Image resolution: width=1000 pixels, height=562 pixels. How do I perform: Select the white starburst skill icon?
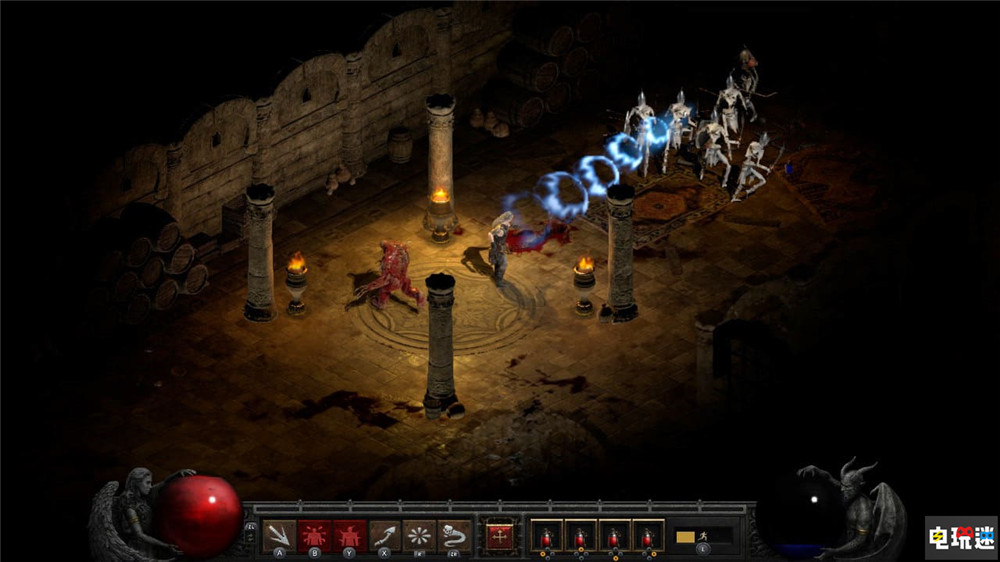419,536
